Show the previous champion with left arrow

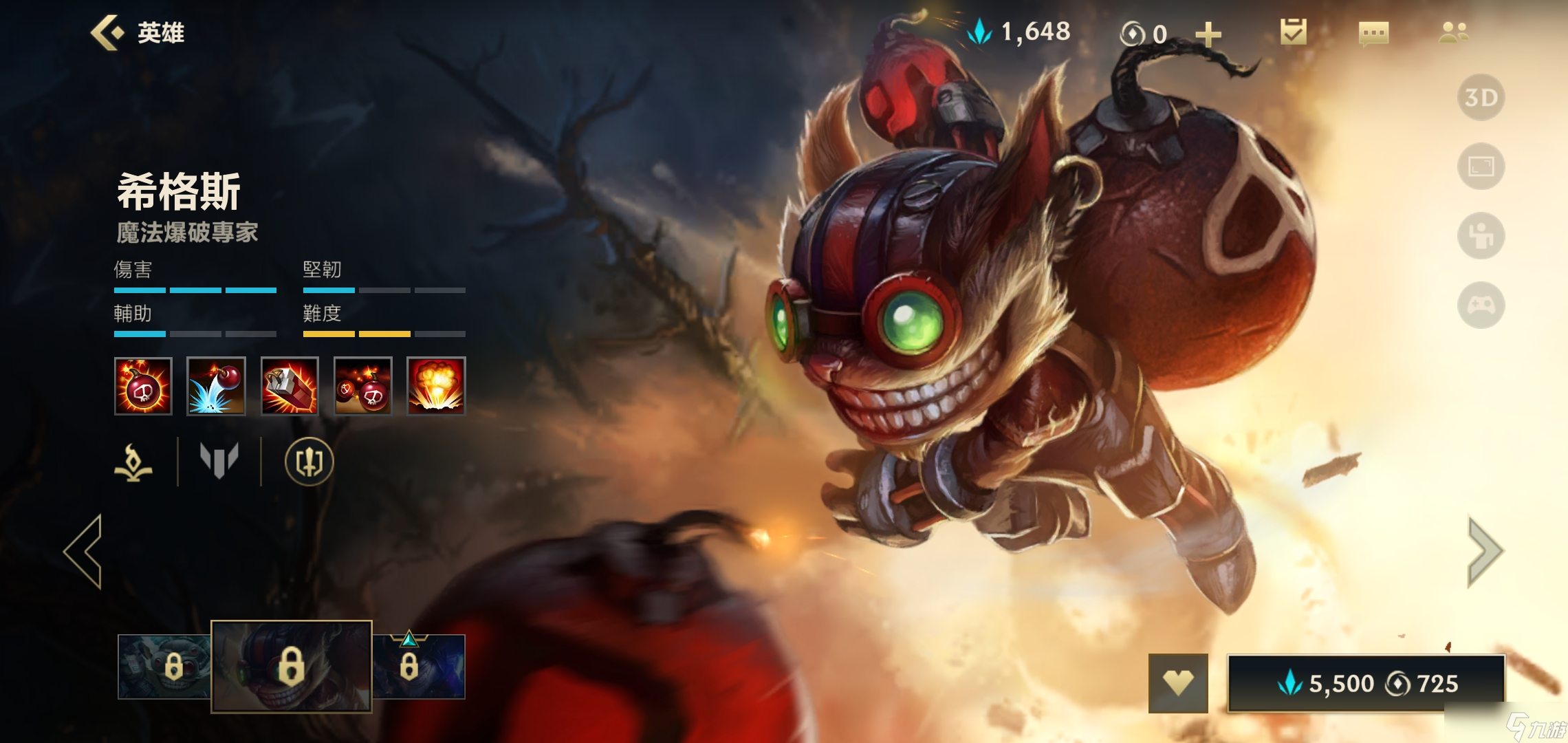coord(84,551)
